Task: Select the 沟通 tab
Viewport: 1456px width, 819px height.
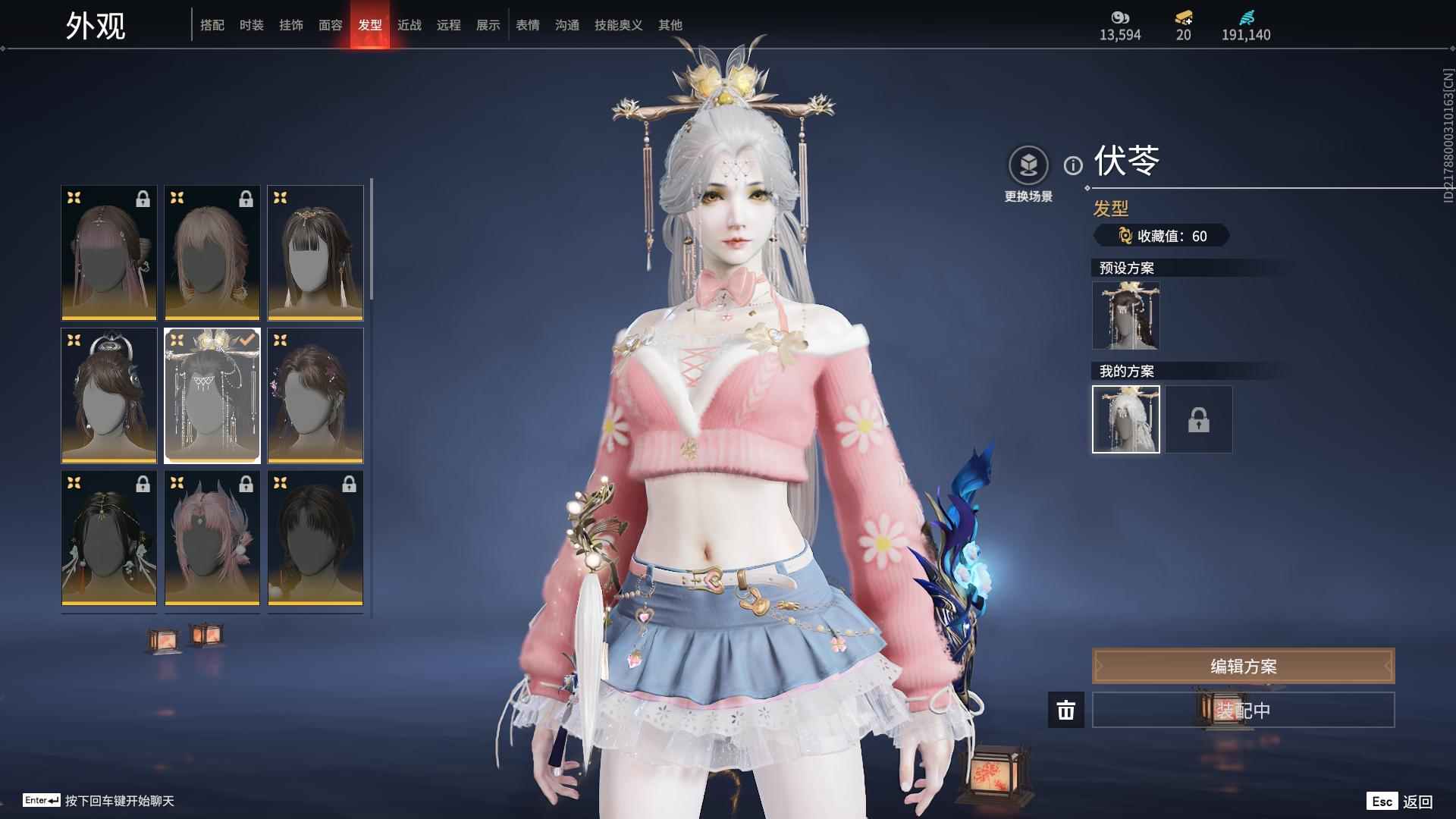Action: coord(567,25)
